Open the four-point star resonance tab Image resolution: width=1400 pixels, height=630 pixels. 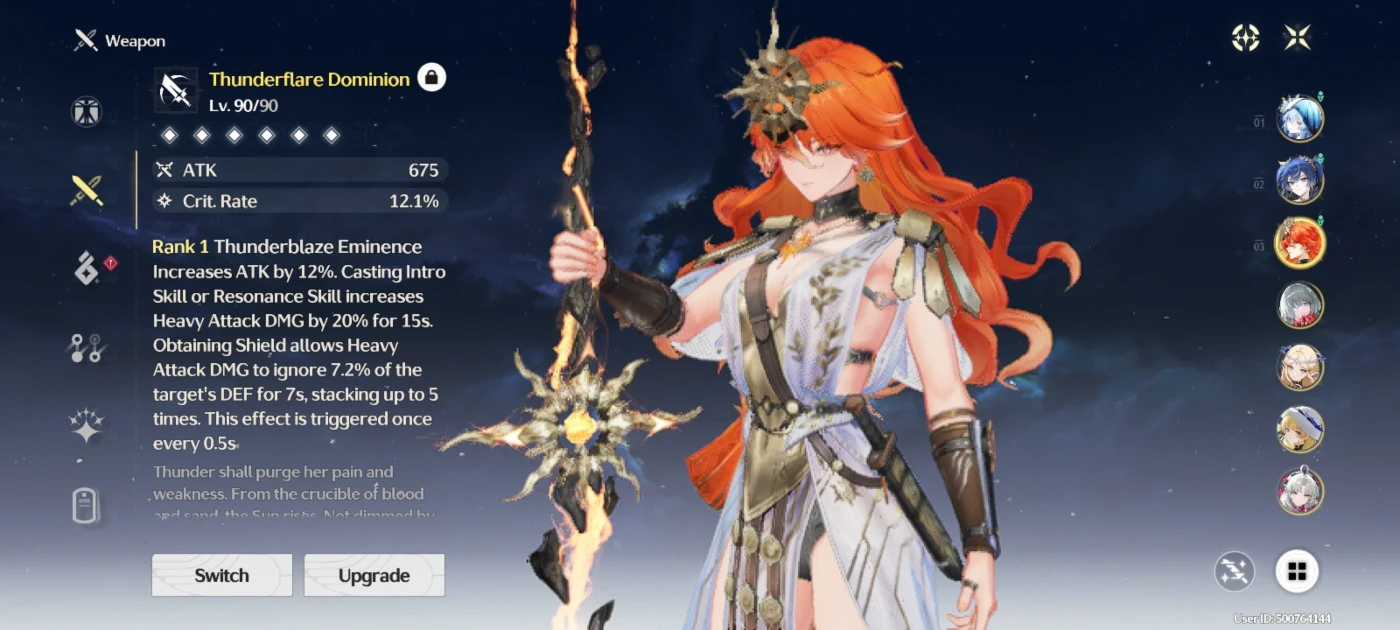coord(87,426)
